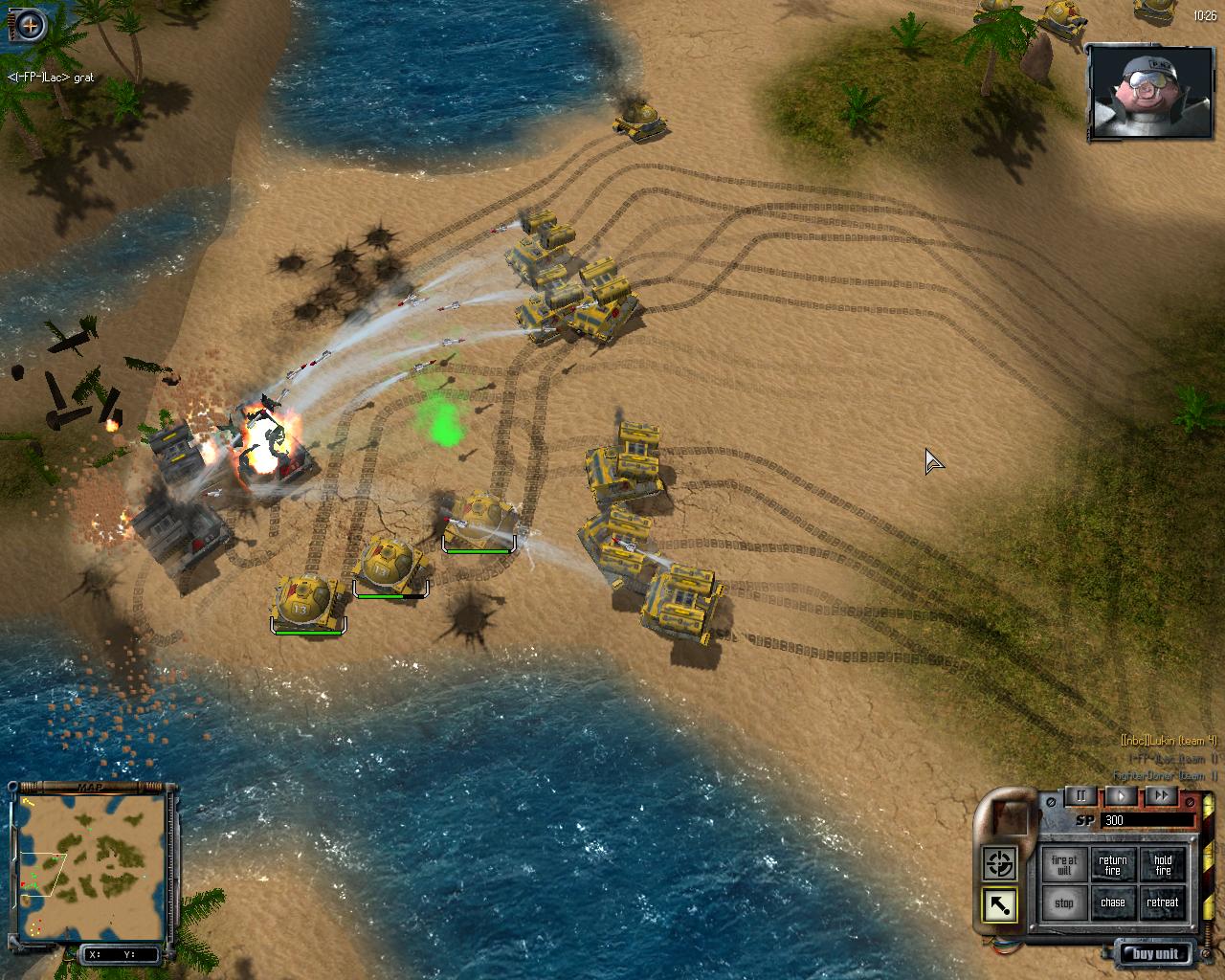Set units to fire at will
1225x980 pixels.
[1064, 865]
